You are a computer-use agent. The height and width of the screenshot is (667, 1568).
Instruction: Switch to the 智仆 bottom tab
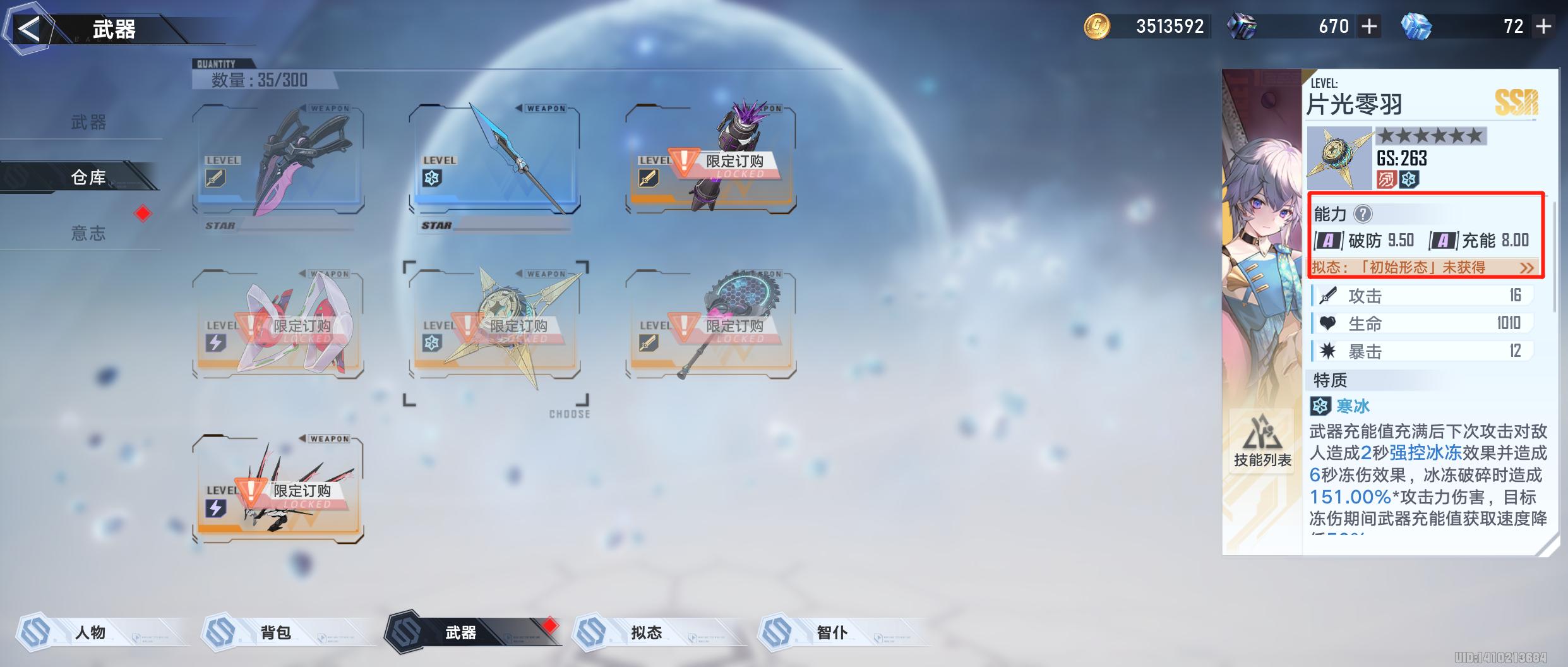tap(832, 632)
